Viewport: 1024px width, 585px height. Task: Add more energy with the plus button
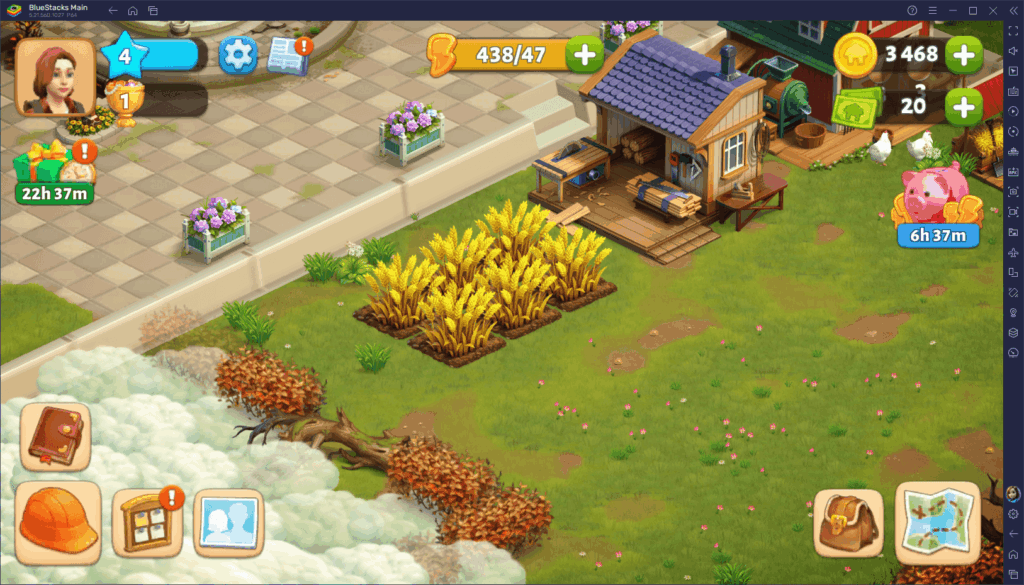tap(584, 54)
